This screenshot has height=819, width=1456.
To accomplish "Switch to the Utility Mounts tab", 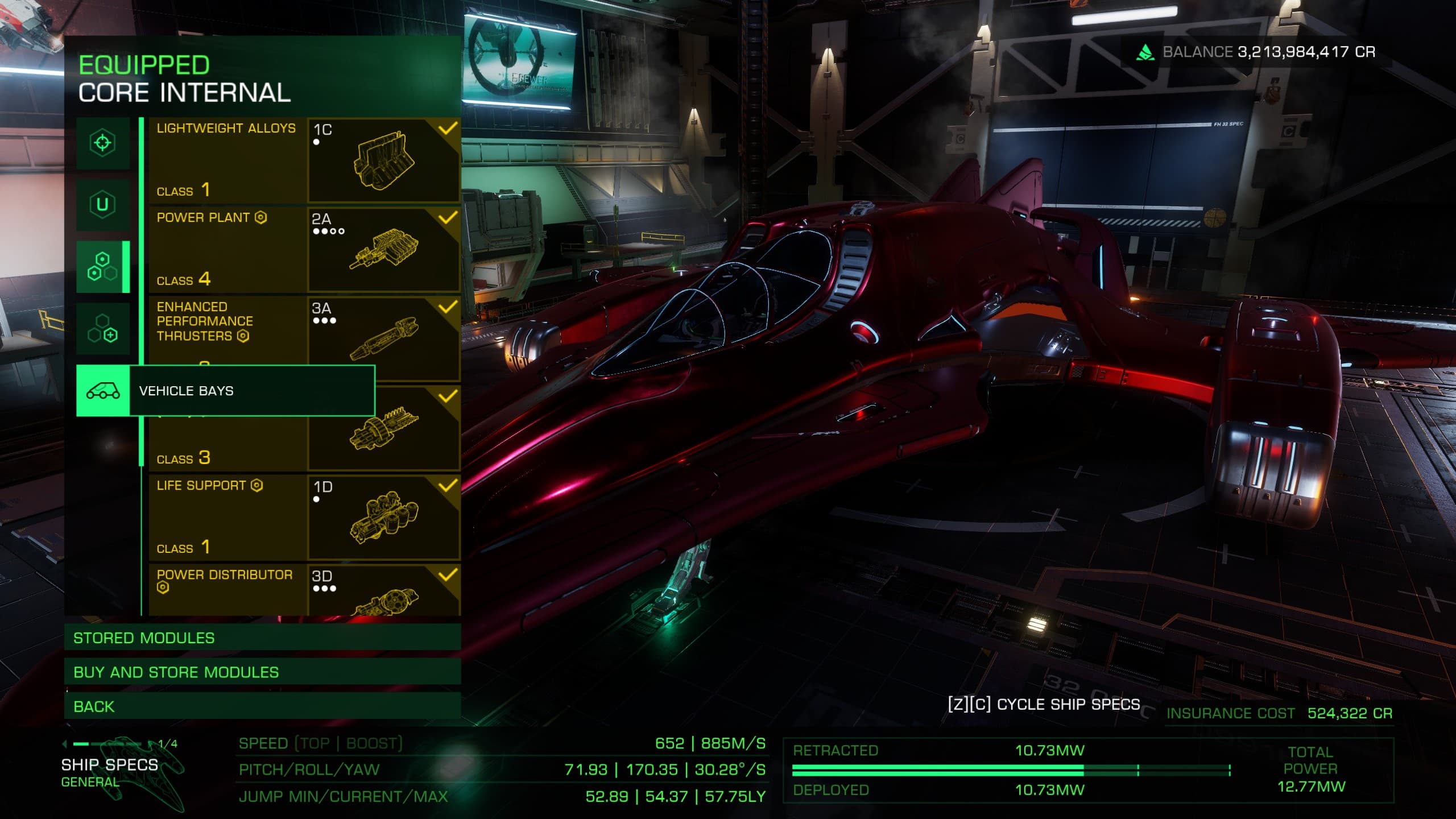I will (x=102, y=204).
